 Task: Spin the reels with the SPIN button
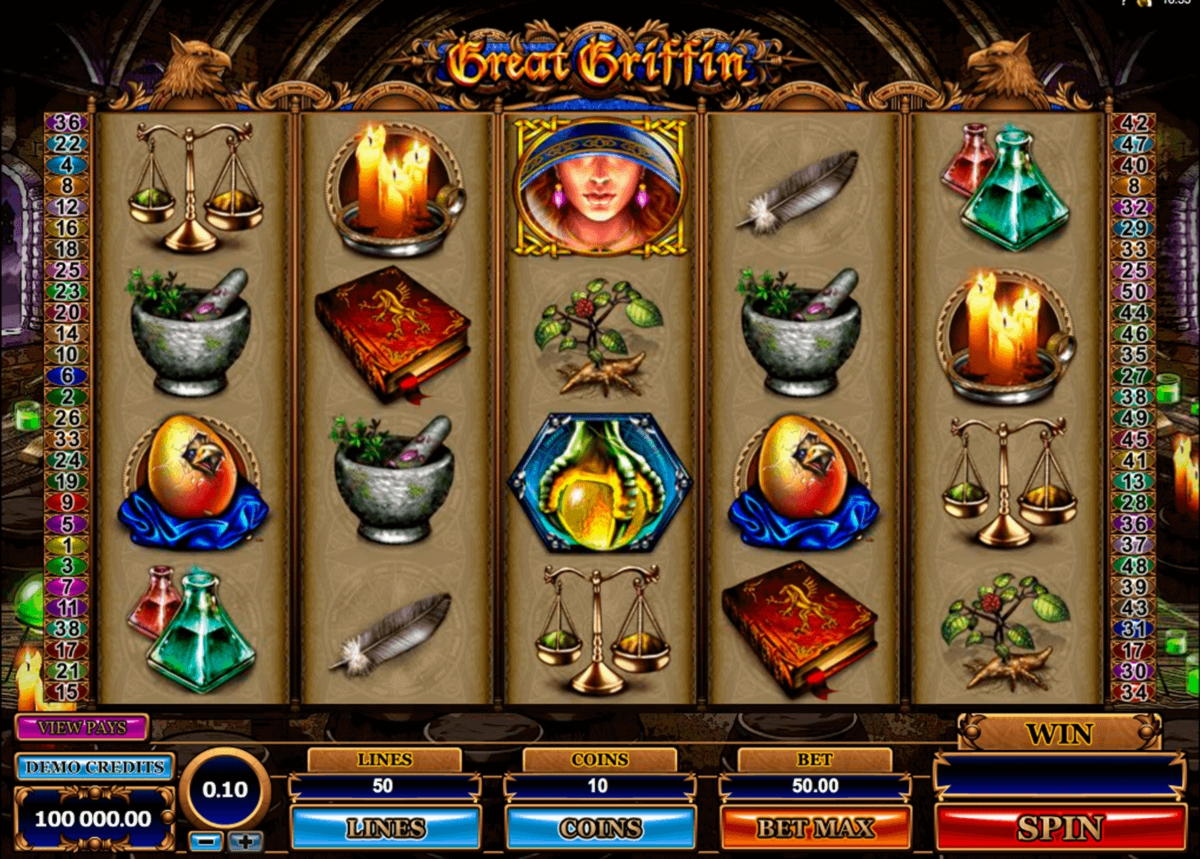click(x=1060, y=828)
